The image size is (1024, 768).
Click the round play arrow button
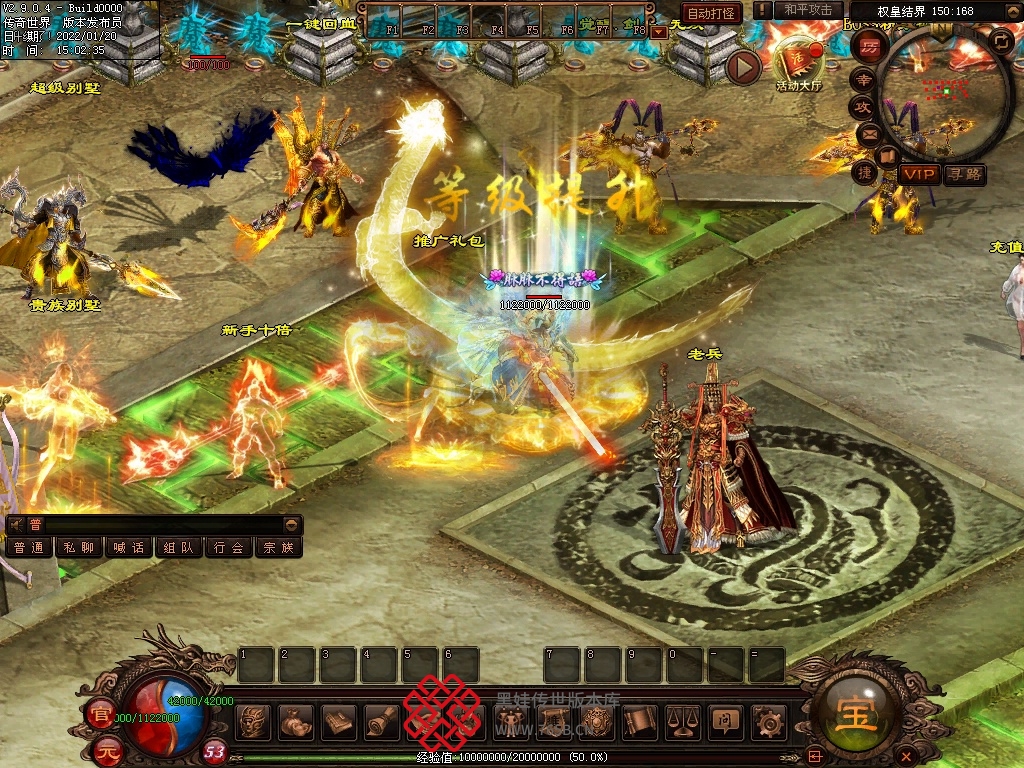743,67
